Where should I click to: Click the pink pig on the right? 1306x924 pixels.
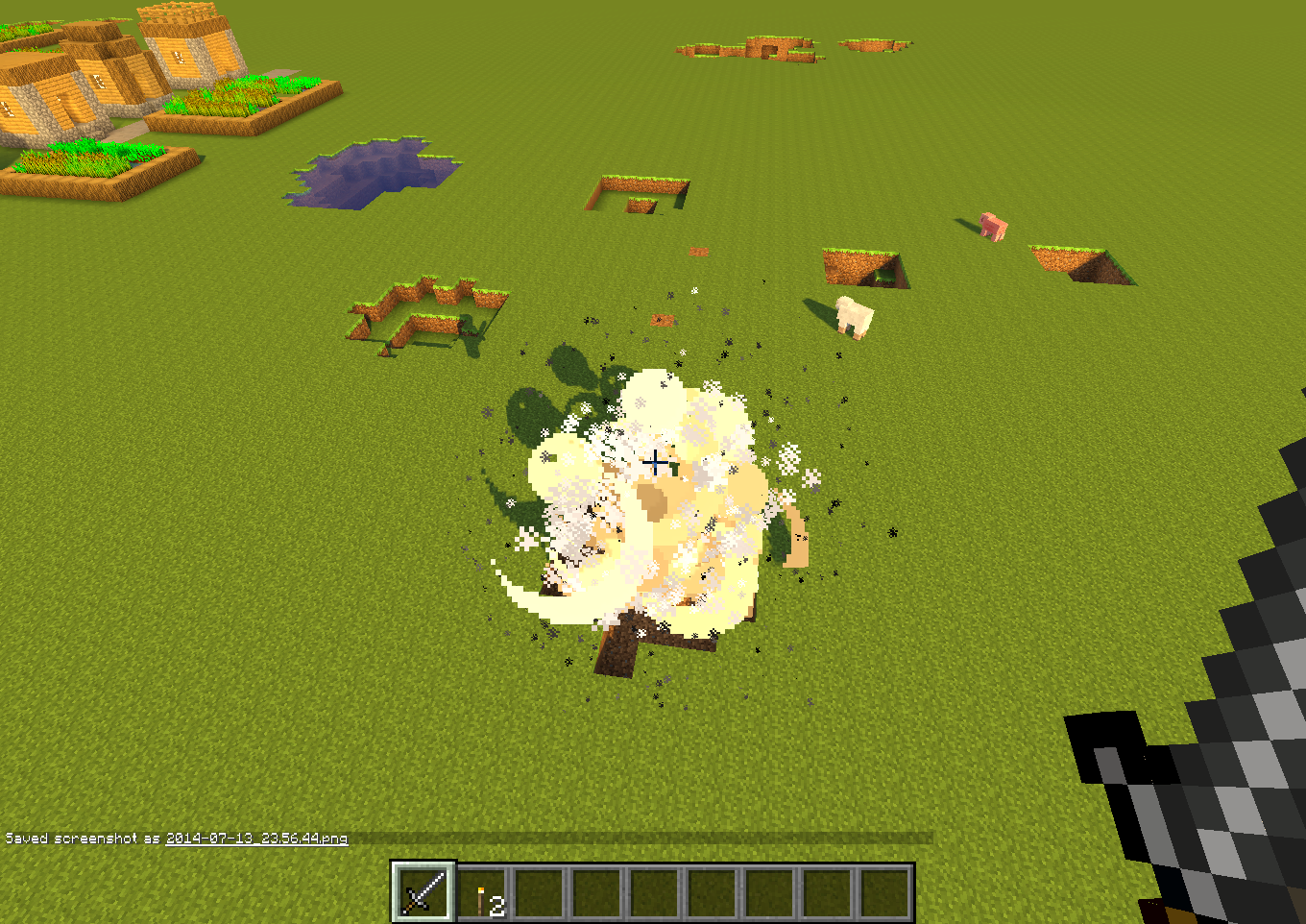click(x=992, y=223)
